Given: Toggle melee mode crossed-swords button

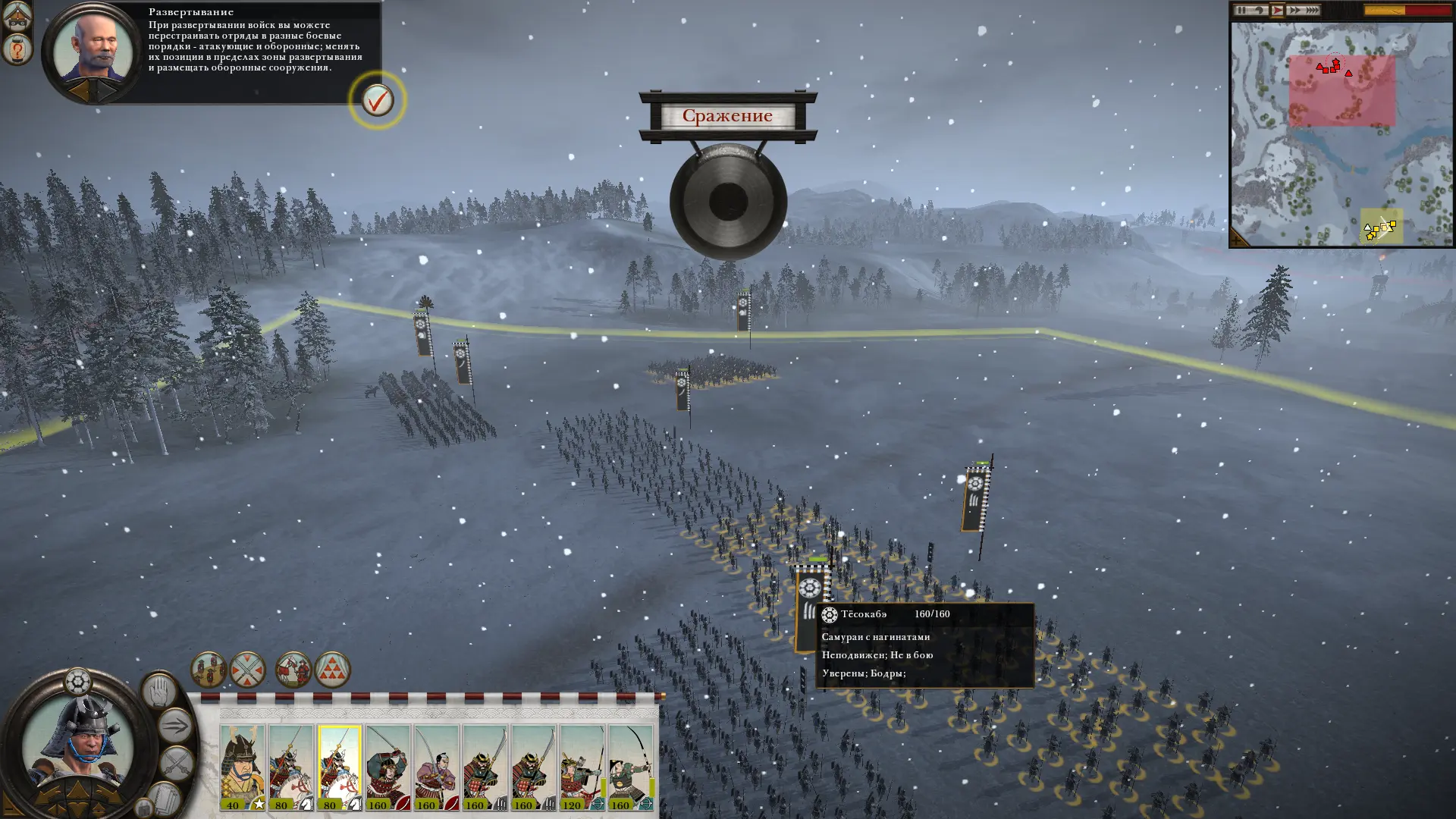Looking at the screenshot, I should (x=177, y=763).
